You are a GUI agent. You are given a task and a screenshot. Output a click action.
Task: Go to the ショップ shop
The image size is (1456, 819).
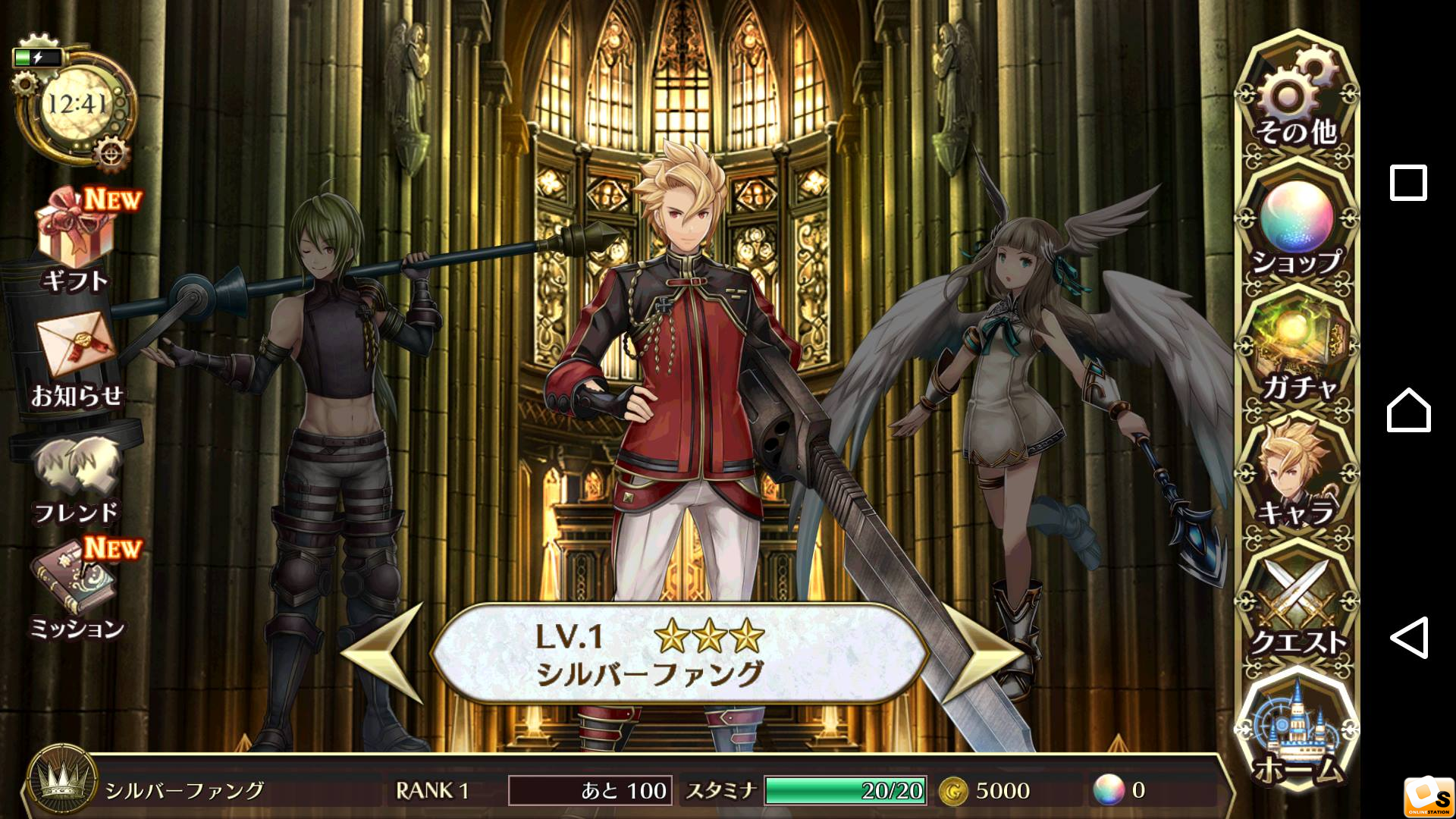click(x=1297, y=227)
